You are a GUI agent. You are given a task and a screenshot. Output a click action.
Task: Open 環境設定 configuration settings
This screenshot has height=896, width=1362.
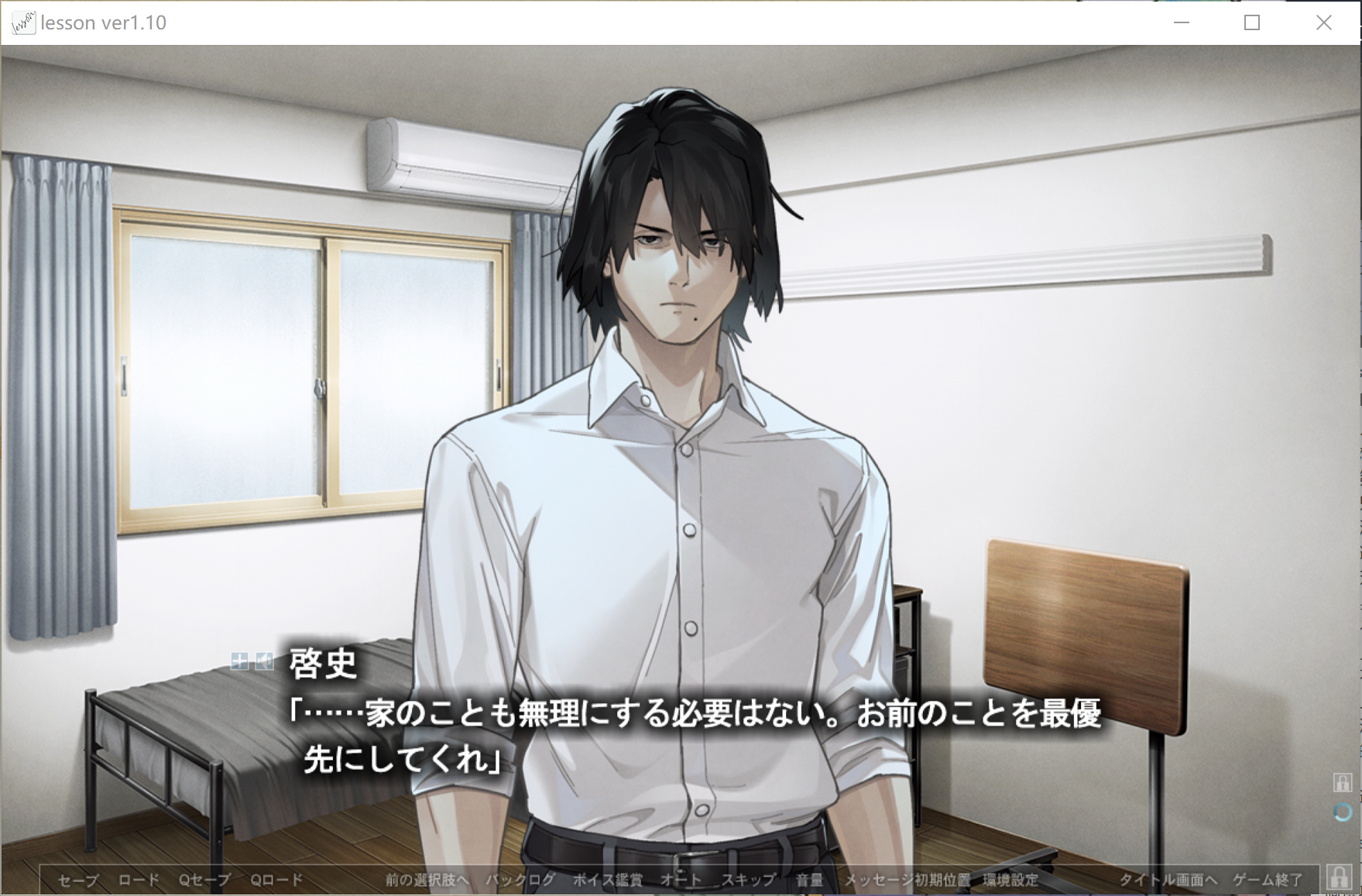1010,880
